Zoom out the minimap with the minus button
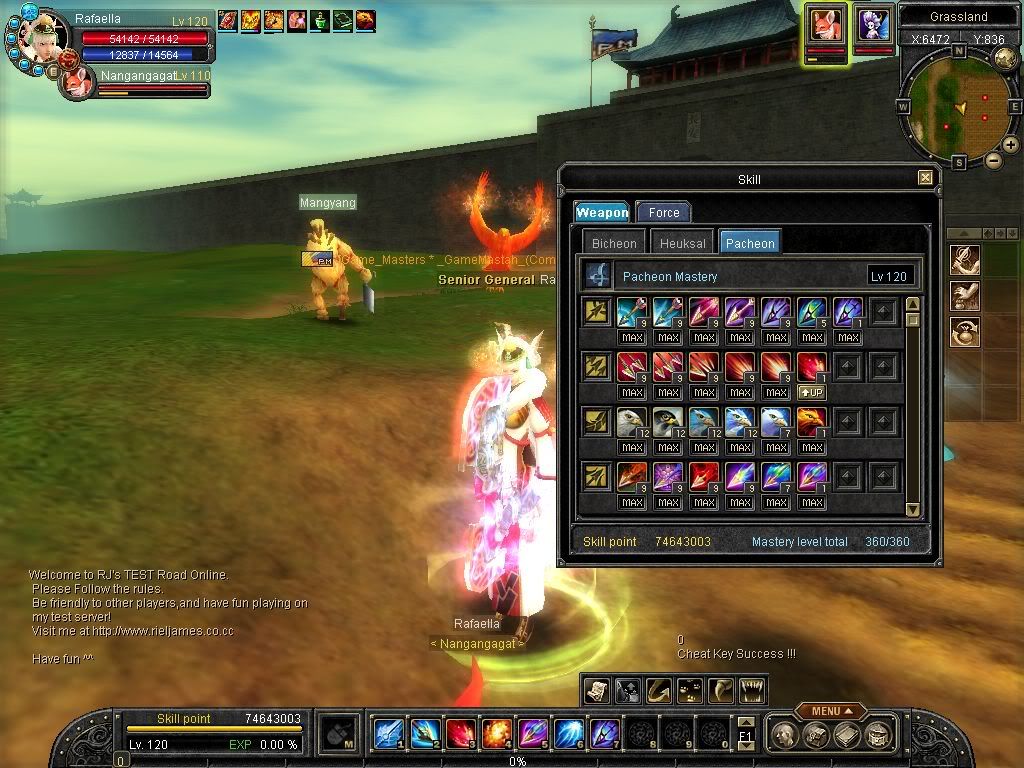The width and height of the screenshot is (1024, 768). [x=994, y=160]
